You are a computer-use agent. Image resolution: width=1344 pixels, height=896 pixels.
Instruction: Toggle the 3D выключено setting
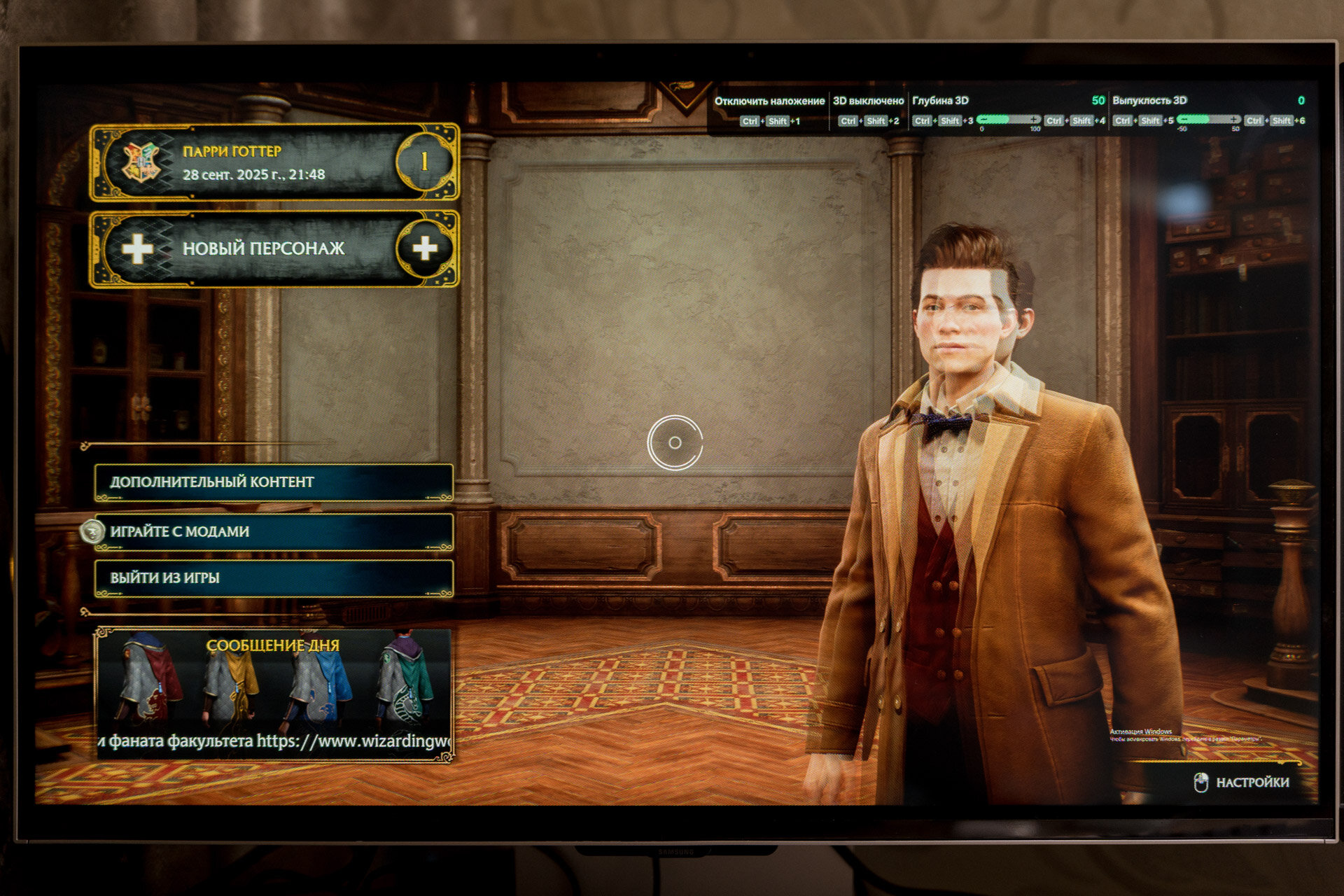pyautogui.click(x=868, y=101)
